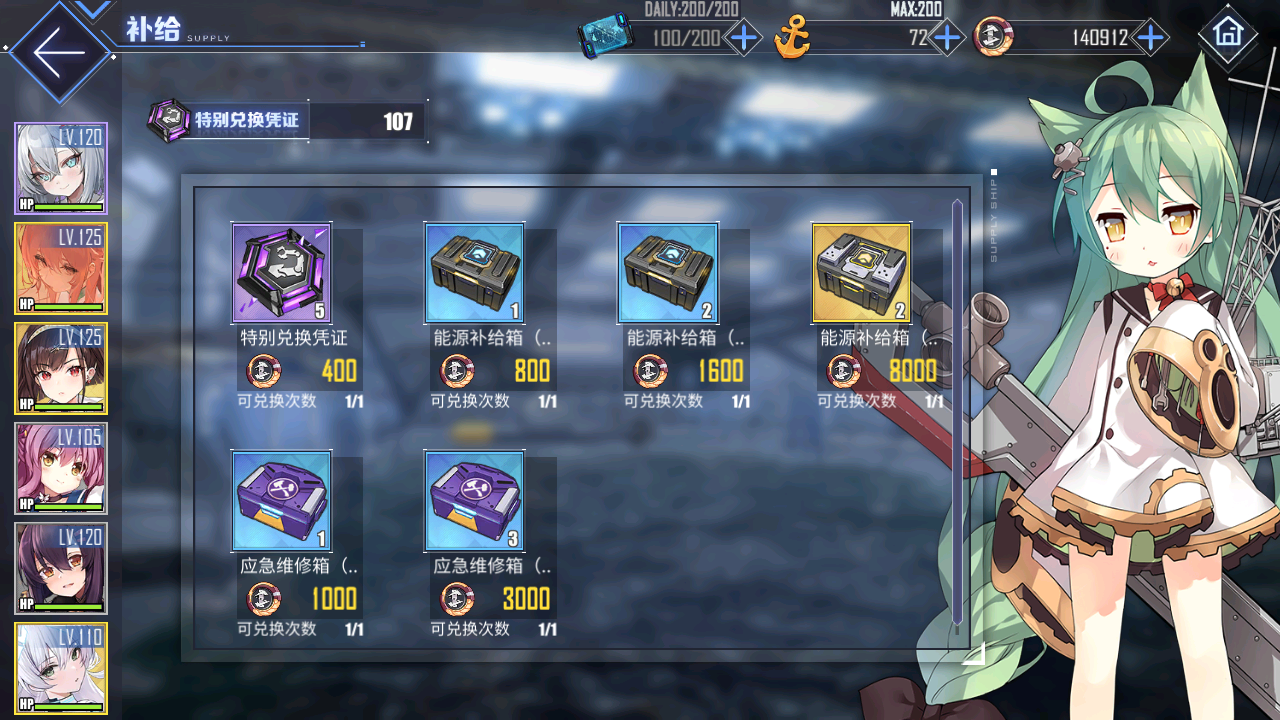The image size is (1280, 720).
Task: Pick the gold energy supply box for 8000
Action: coord(861,273)
